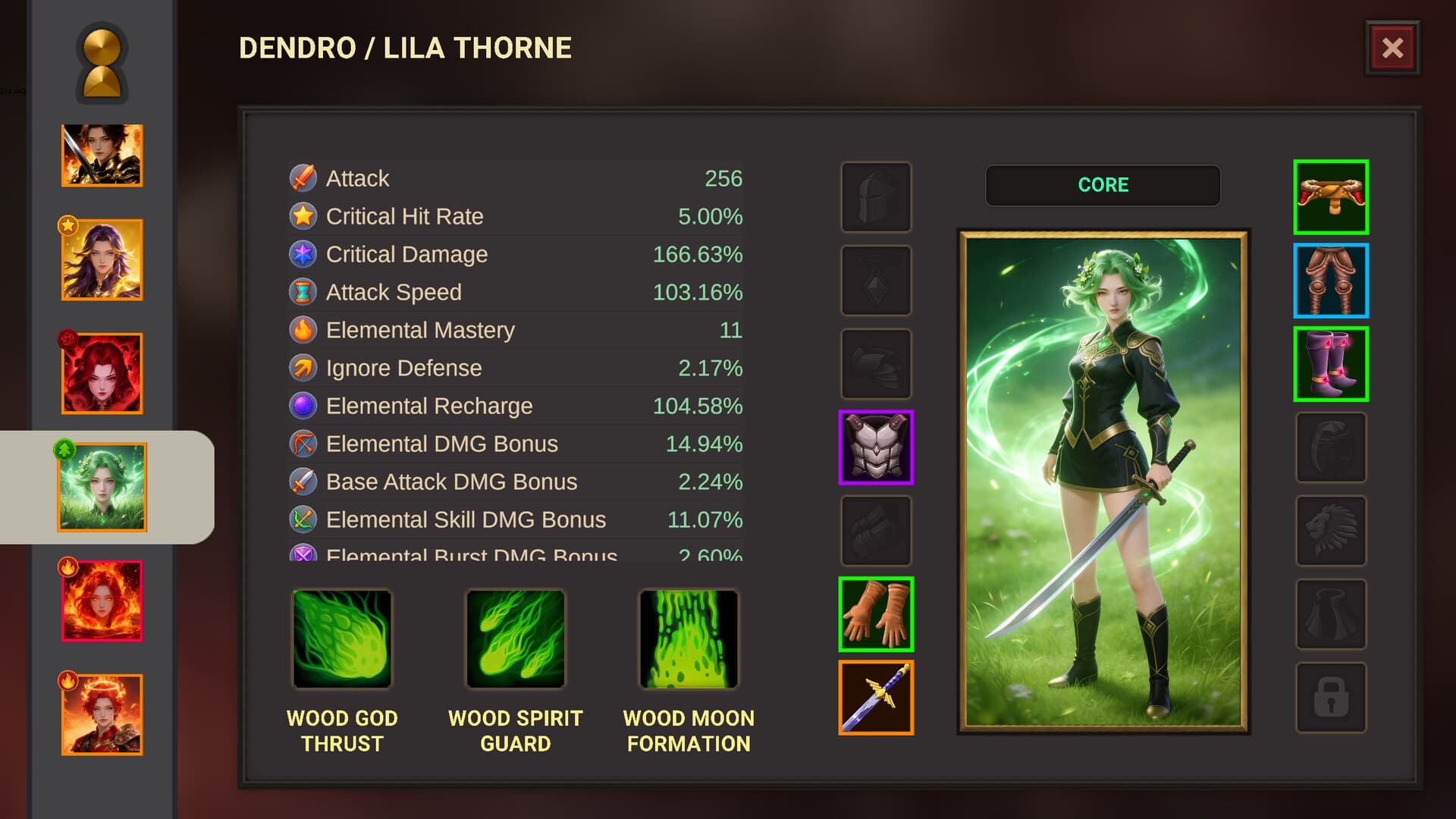Select the Wood God Thrust skill icon
The height and width of the screenshot is (819, 1456).
pyautogui.click(x=342, y=639)
